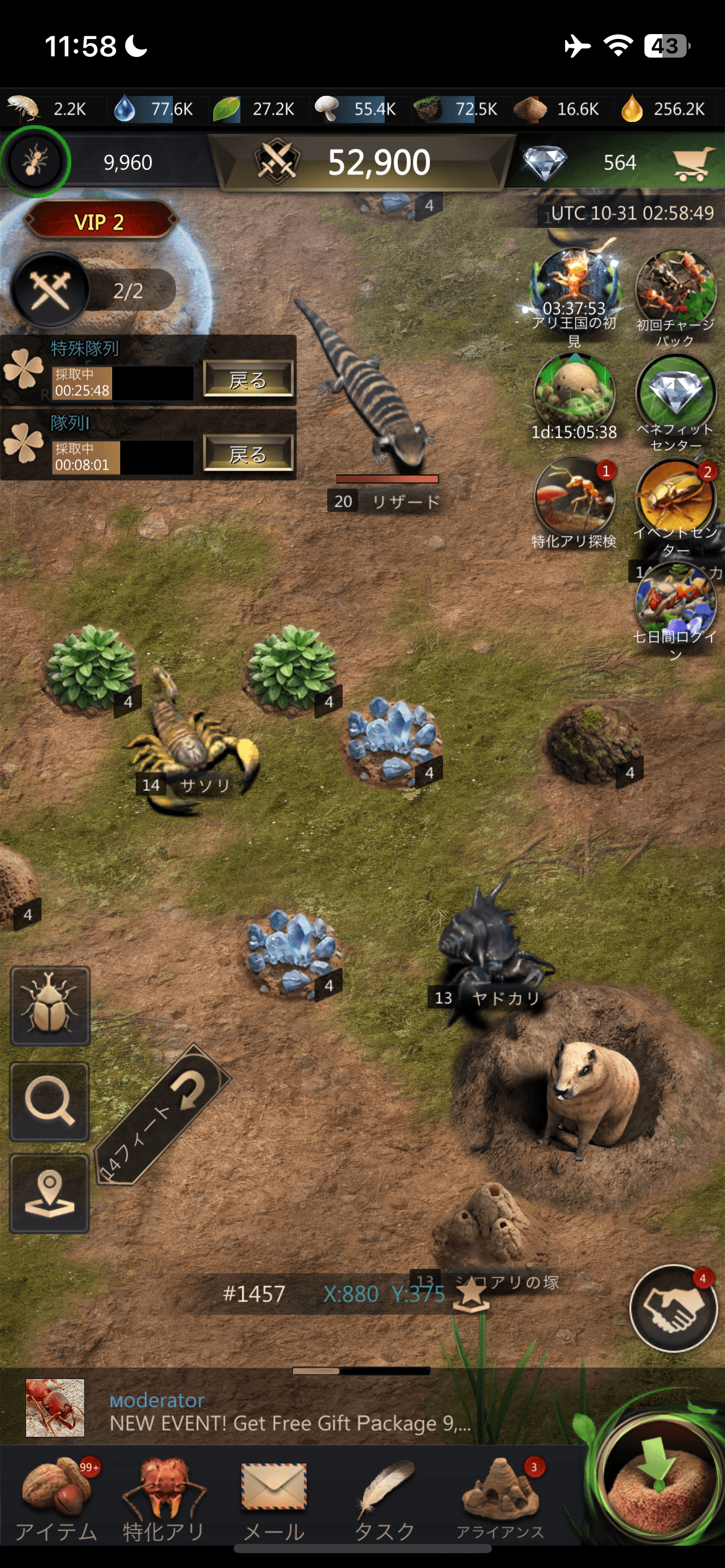The image size is (725, 1568).
Task: Open the メール mailbox
Action: pos(273,1499)
